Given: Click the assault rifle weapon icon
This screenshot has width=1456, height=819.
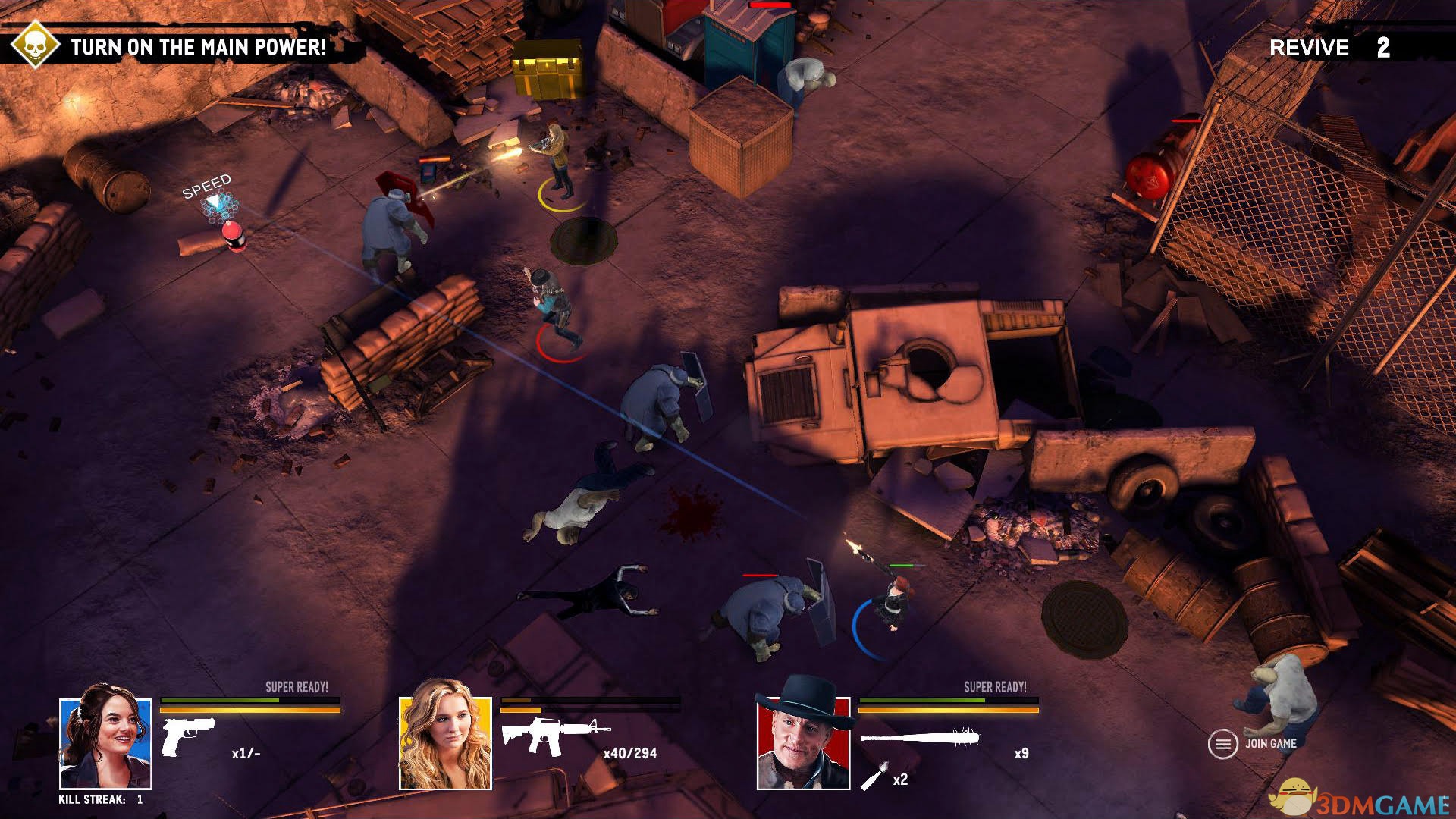Looking at the screenshot, I should [554, 735].
